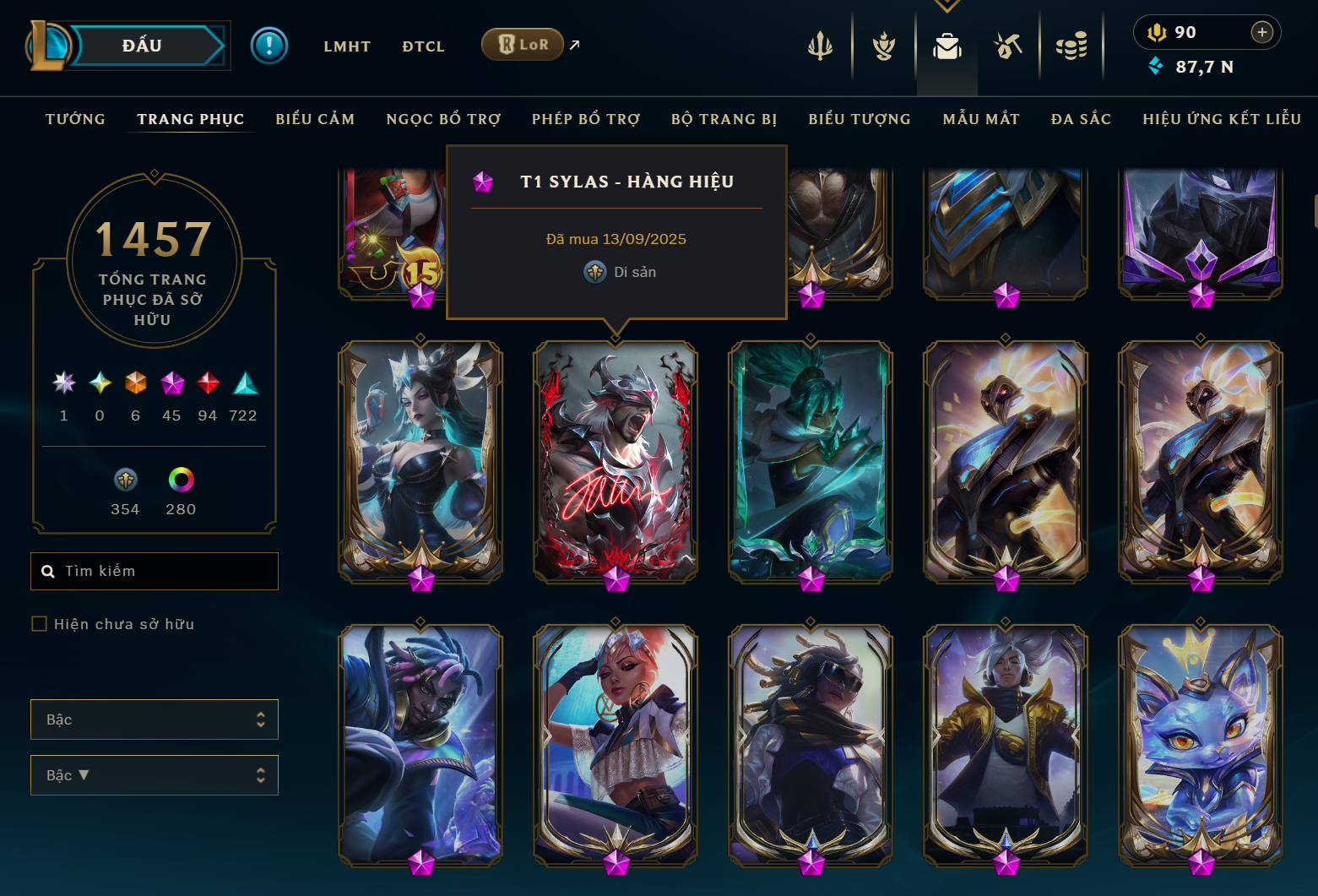The height and width of the screenshot is (896, 1318).
Task: Open the first Bậc dropdown
Action: tap(155, 720)
